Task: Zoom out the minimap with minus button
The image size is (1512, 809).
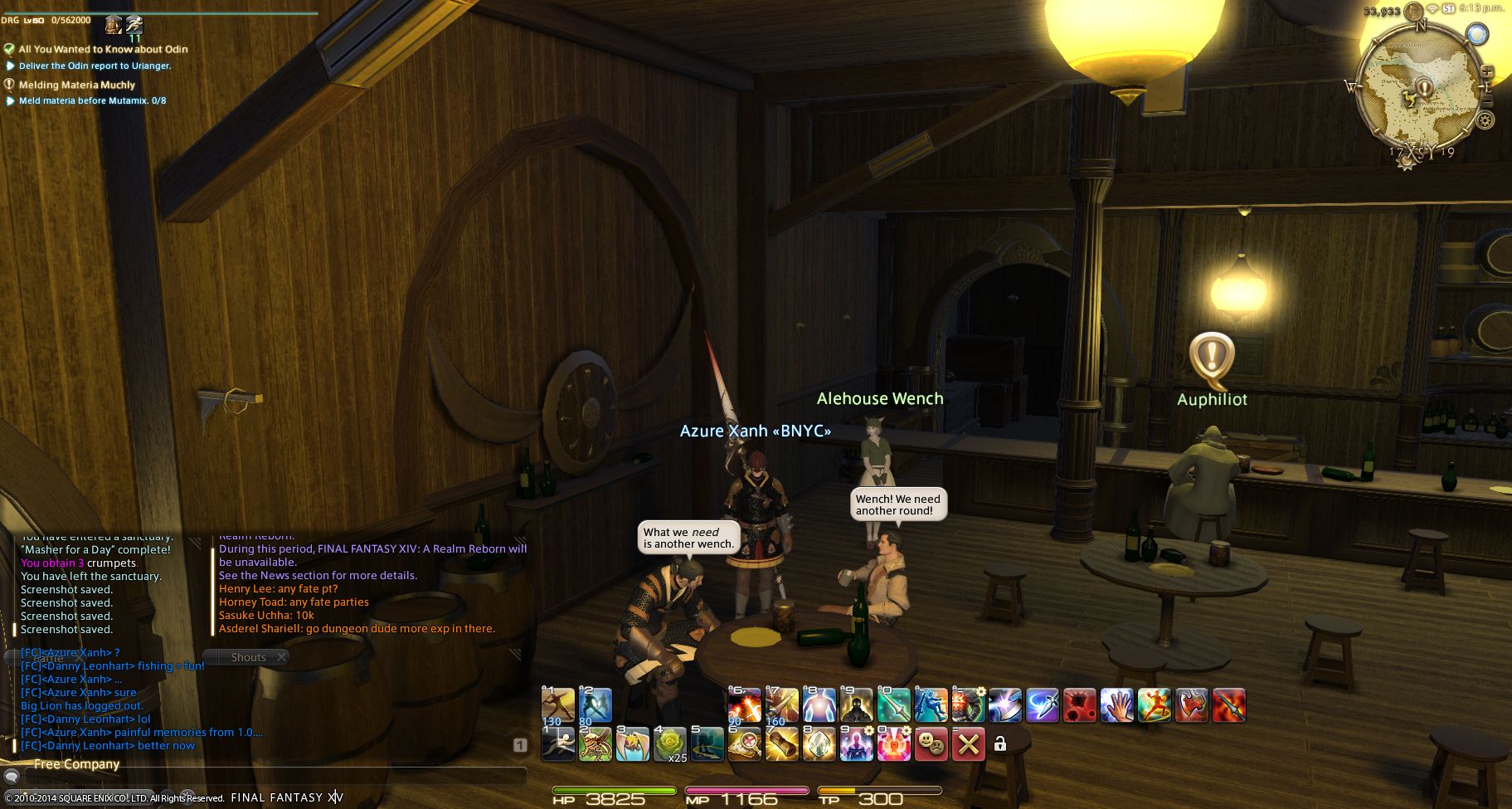Action: click(x=1487, y=101)
